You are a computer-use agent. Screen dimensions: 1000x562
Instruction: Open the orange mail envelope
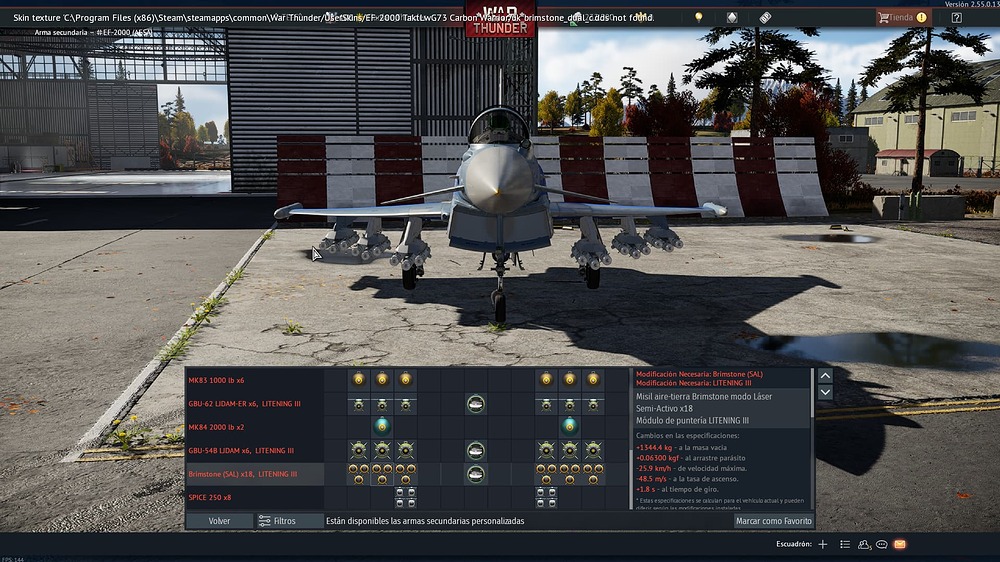pos(899,544)
